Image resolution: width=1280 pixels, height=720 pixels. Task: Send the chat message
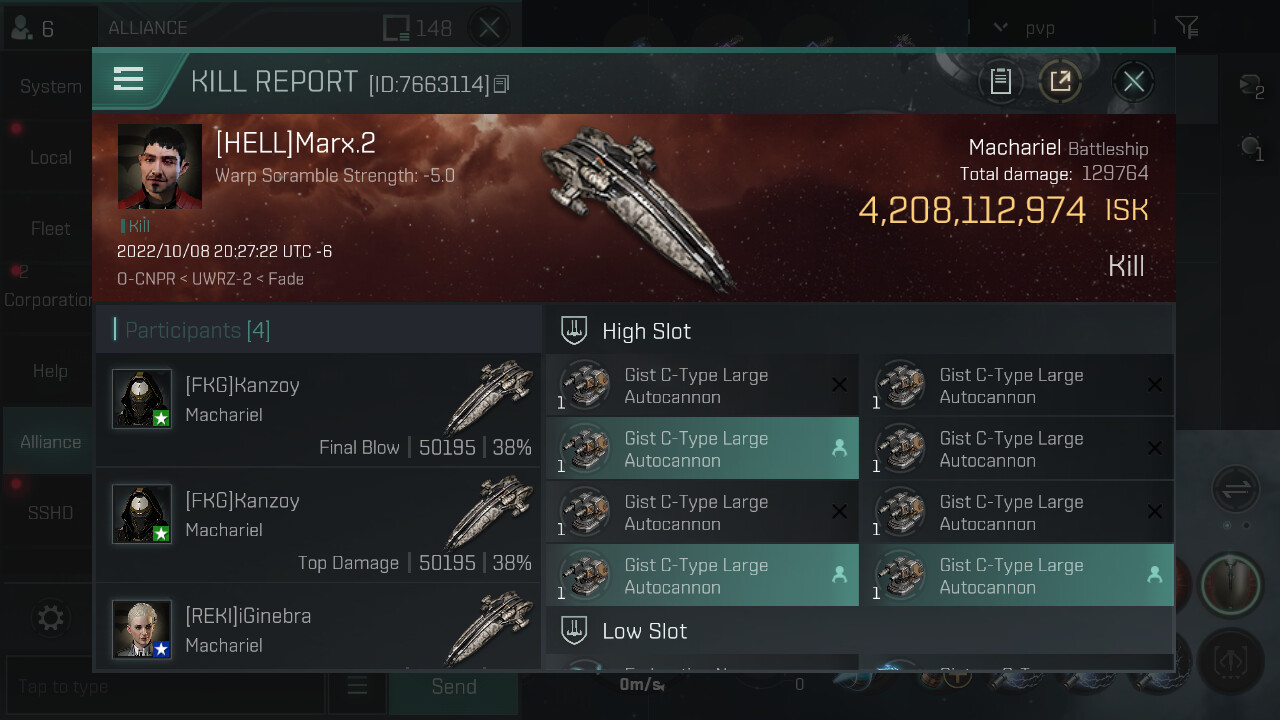[453, 687]
